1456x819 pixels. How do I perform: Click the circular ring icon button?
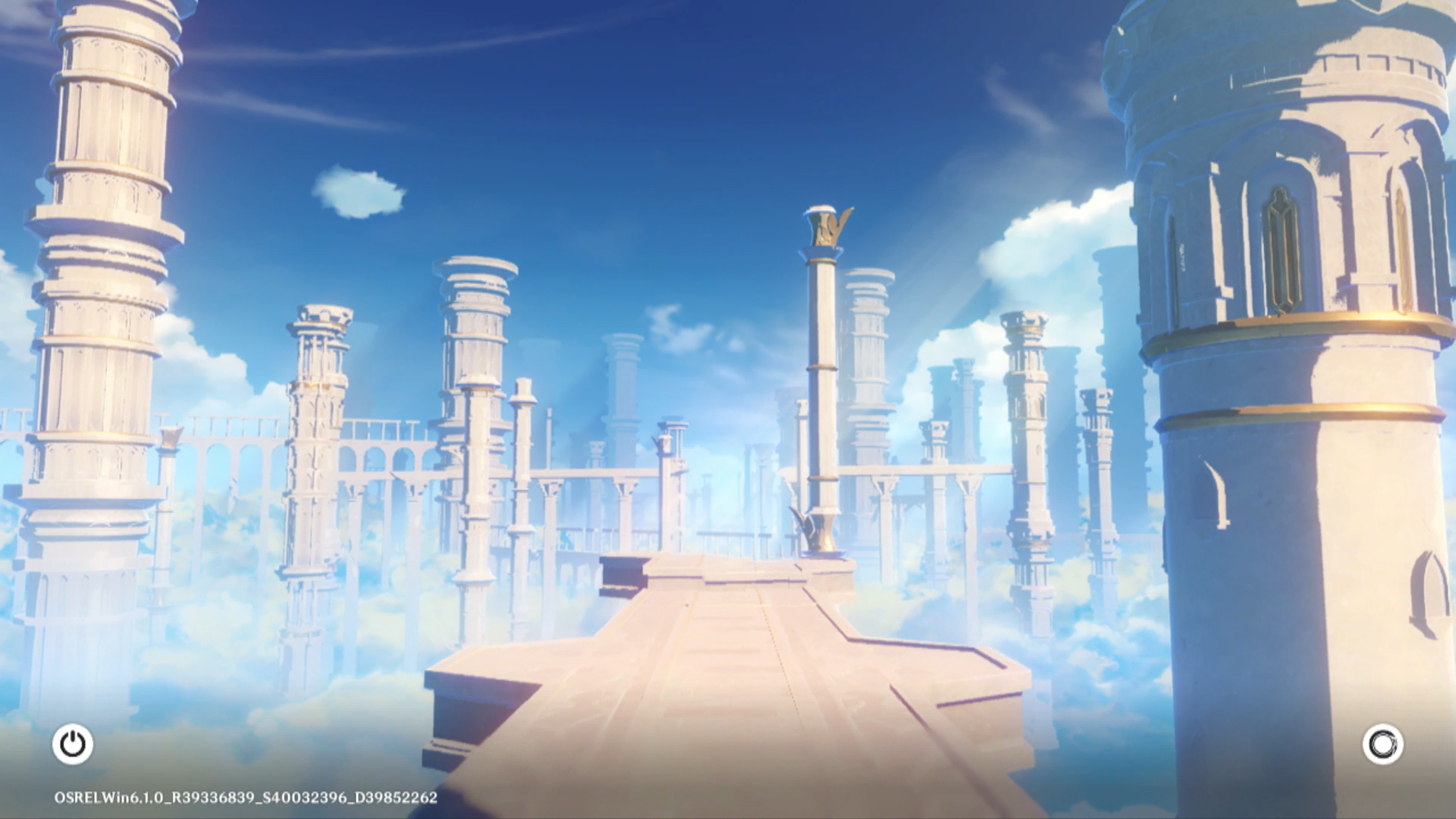[x=1382, y=744]
